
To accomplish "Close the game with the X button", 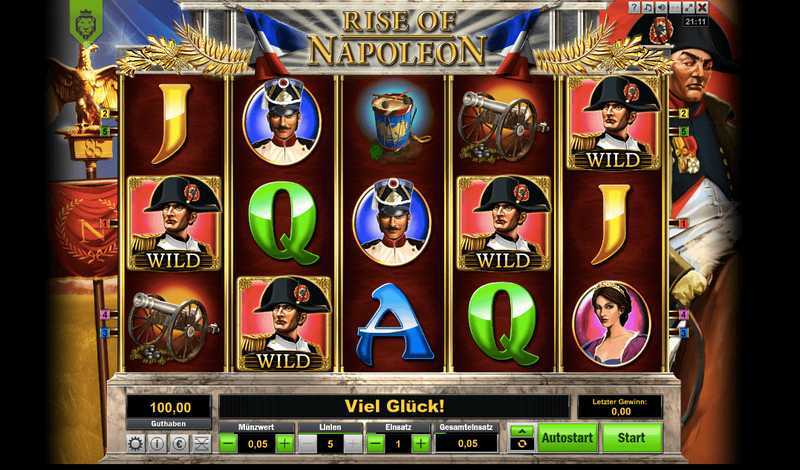I will click(703, 8).
